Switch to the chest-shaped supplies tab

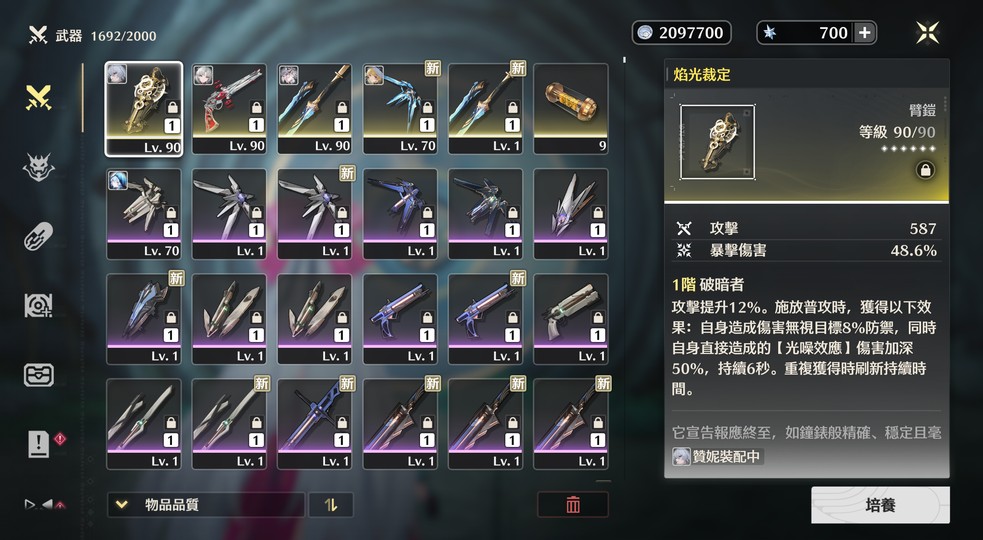click(x=39, y=375)
